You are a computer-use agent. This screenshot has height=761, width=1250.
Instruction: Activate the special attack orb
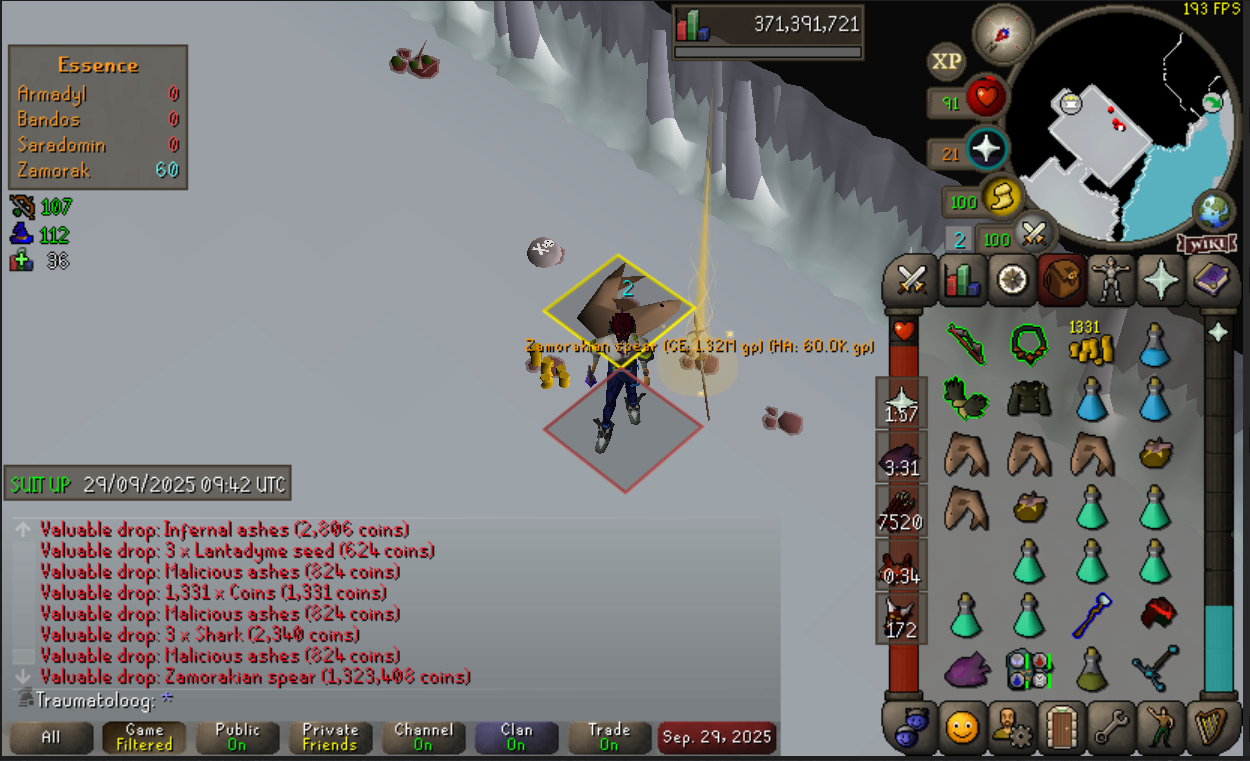(x=1034, y=235)
